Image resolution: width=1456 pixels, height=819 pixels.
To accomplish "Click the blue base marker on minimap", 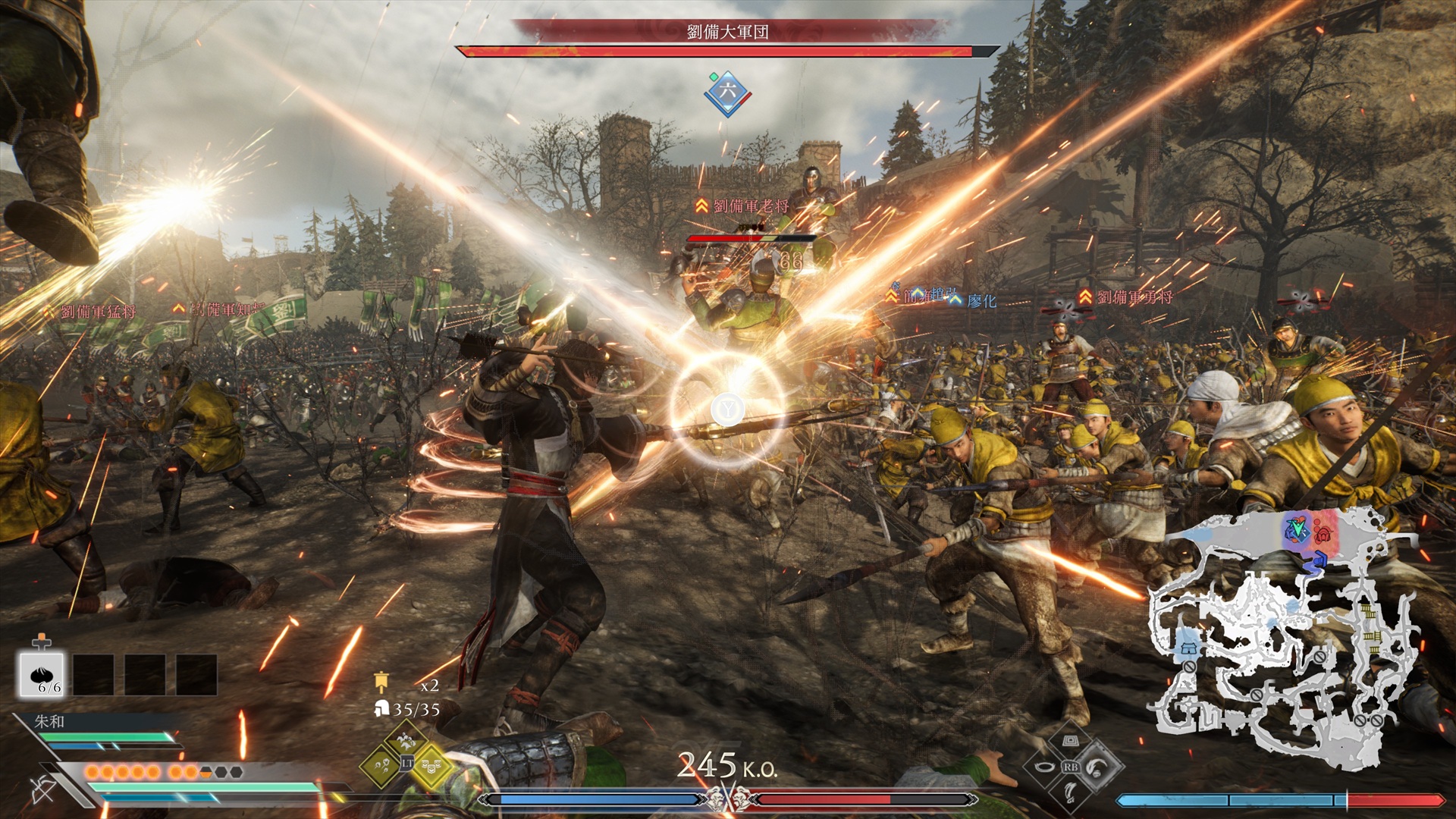I will 1188,649.
